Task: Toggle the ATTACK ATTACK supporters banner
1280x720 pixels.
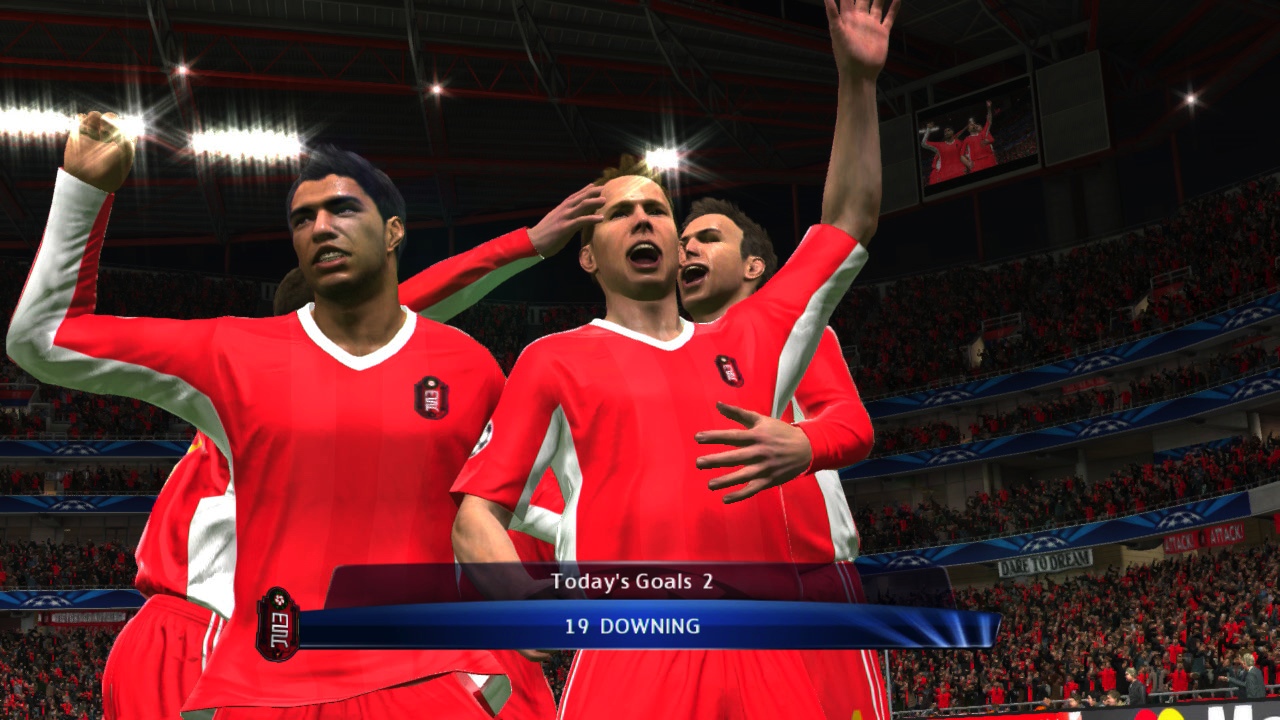Action: tap(1204, 538)
